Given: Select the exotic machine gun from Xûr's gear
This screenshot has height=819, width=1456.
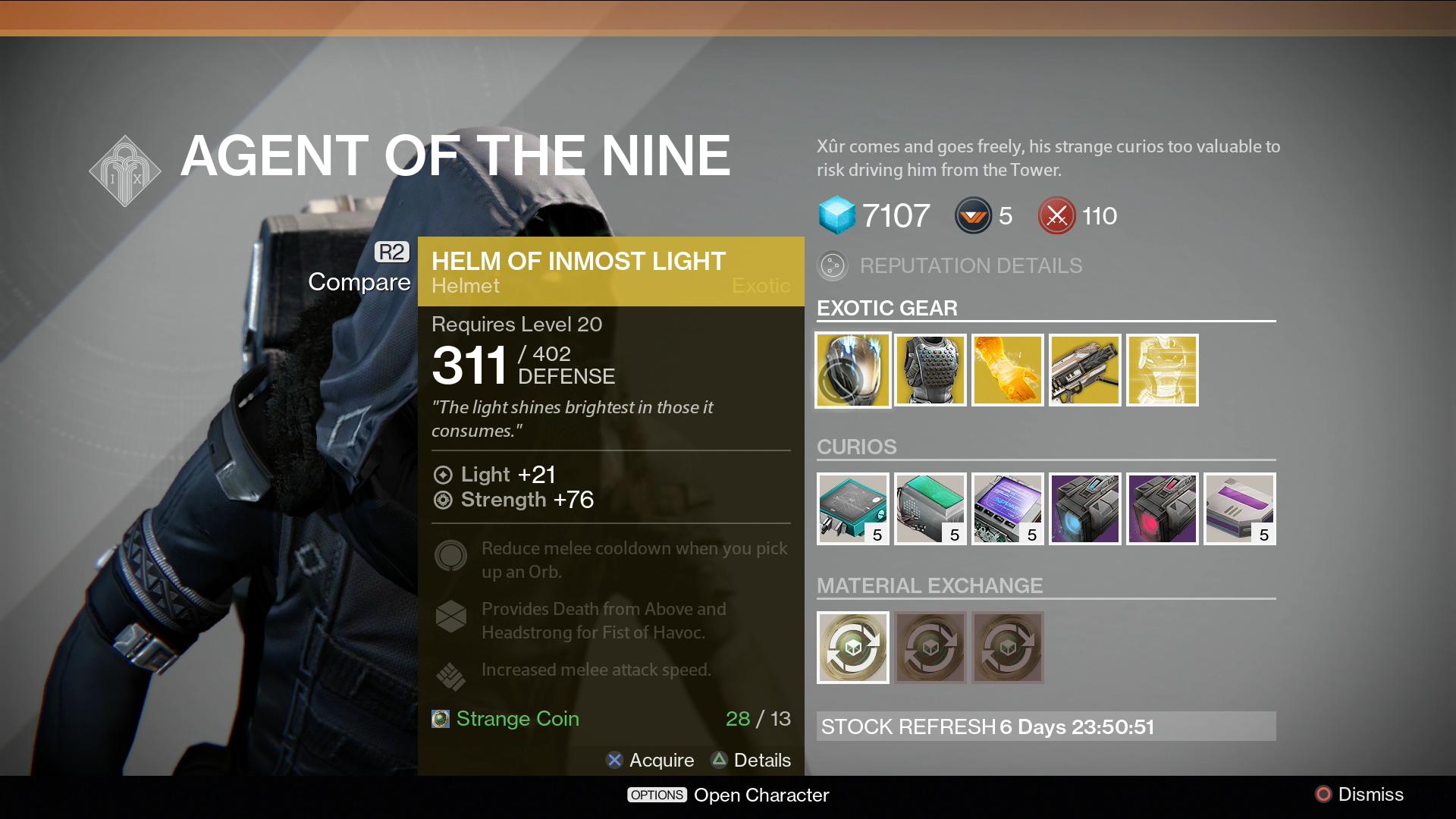Looking at the screenshot, I should (x=1084, y=369).
